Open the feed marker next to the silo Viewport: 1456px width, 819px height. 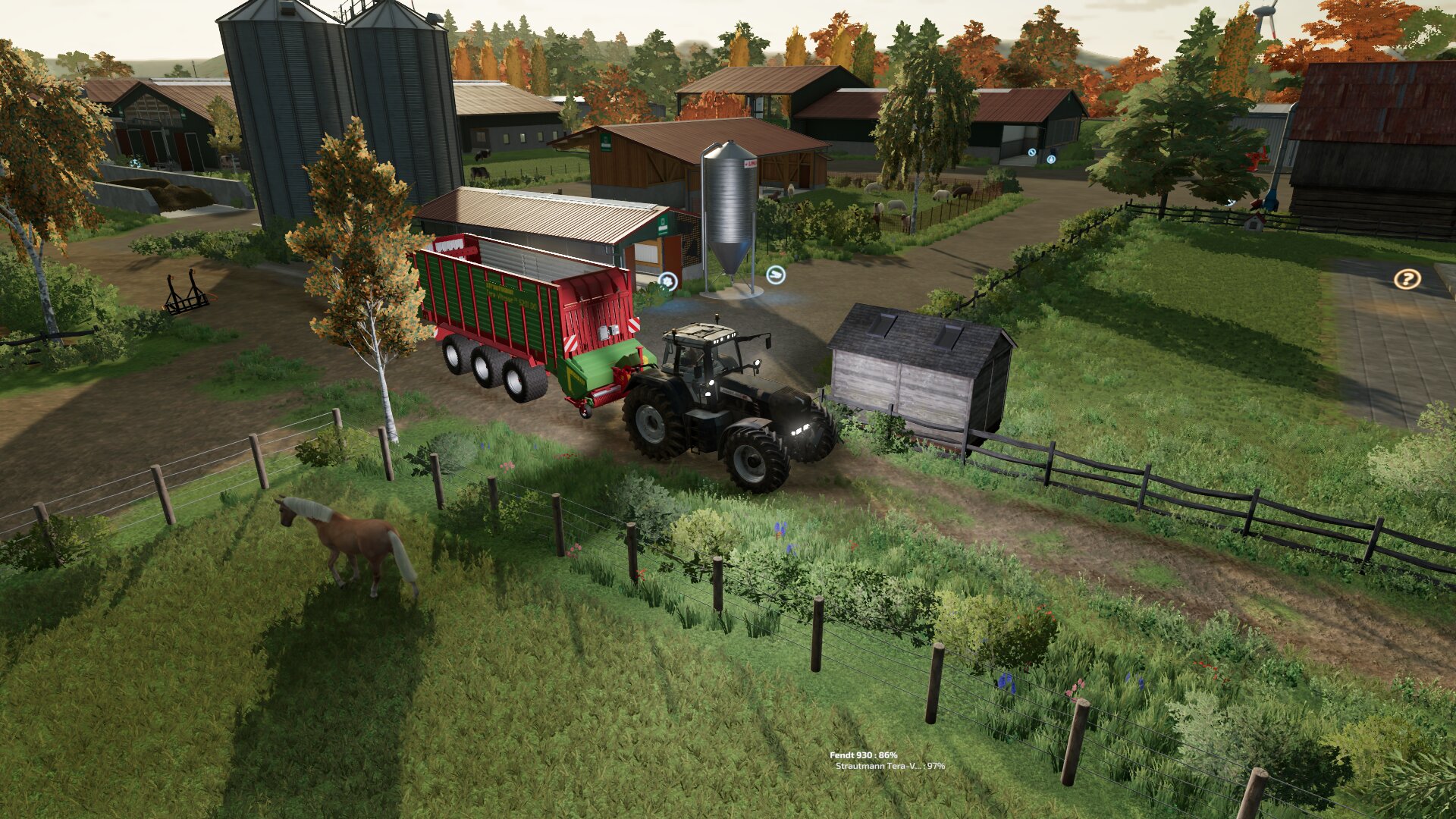pos(774,275)
